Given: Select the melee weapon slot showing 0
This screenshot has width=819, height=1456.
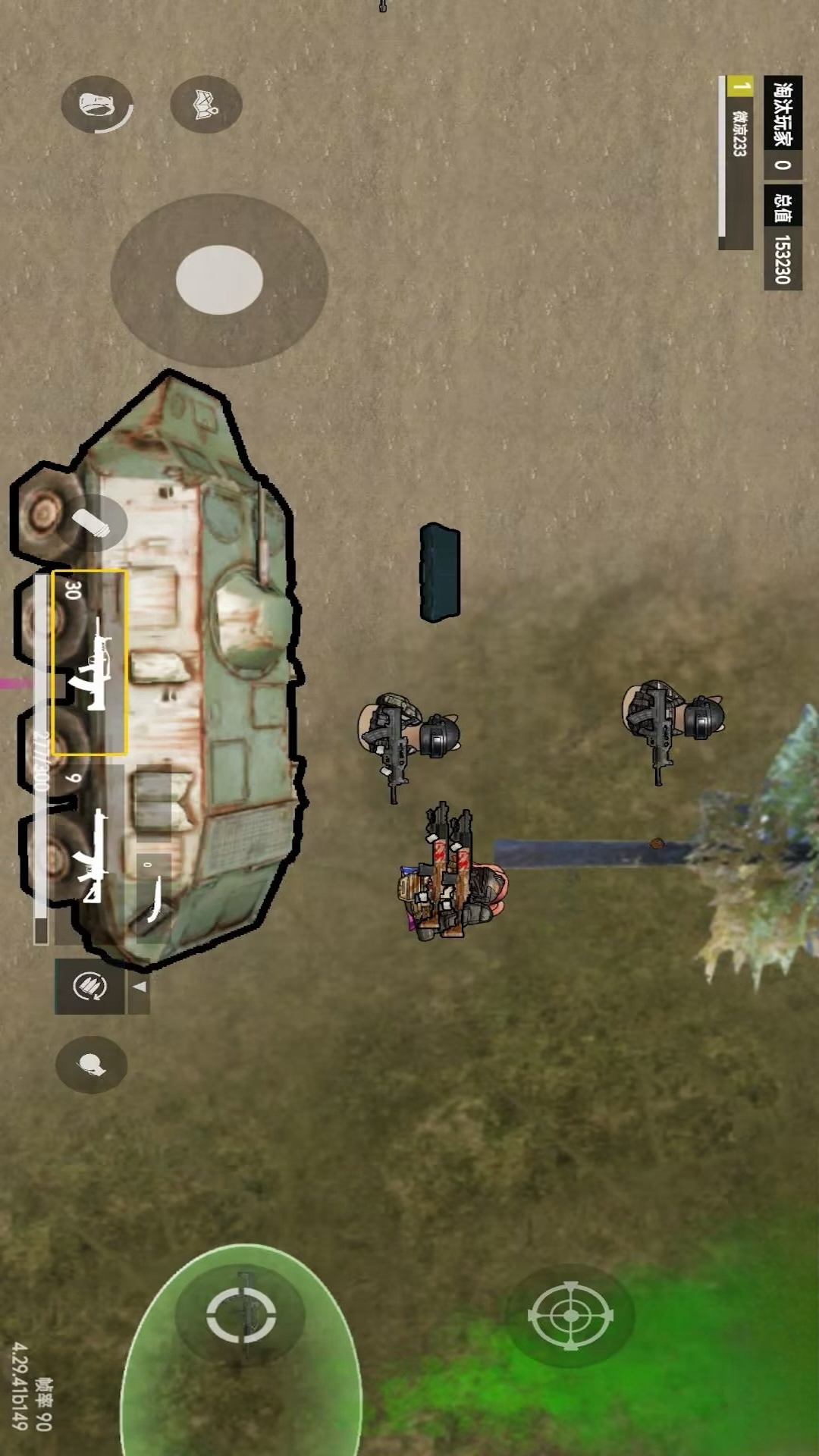Looking at the screenshot, I should pos(153,898).
